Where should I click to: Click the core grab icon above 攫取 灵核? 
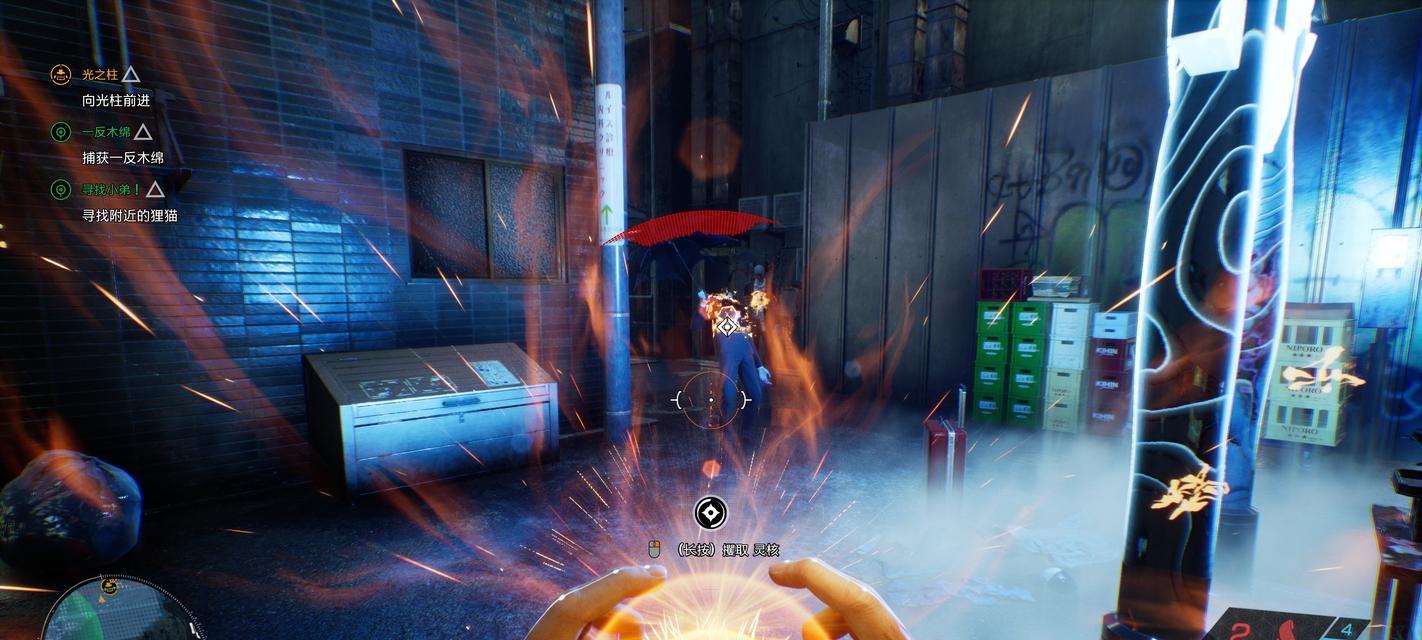(x=710, y=514)
